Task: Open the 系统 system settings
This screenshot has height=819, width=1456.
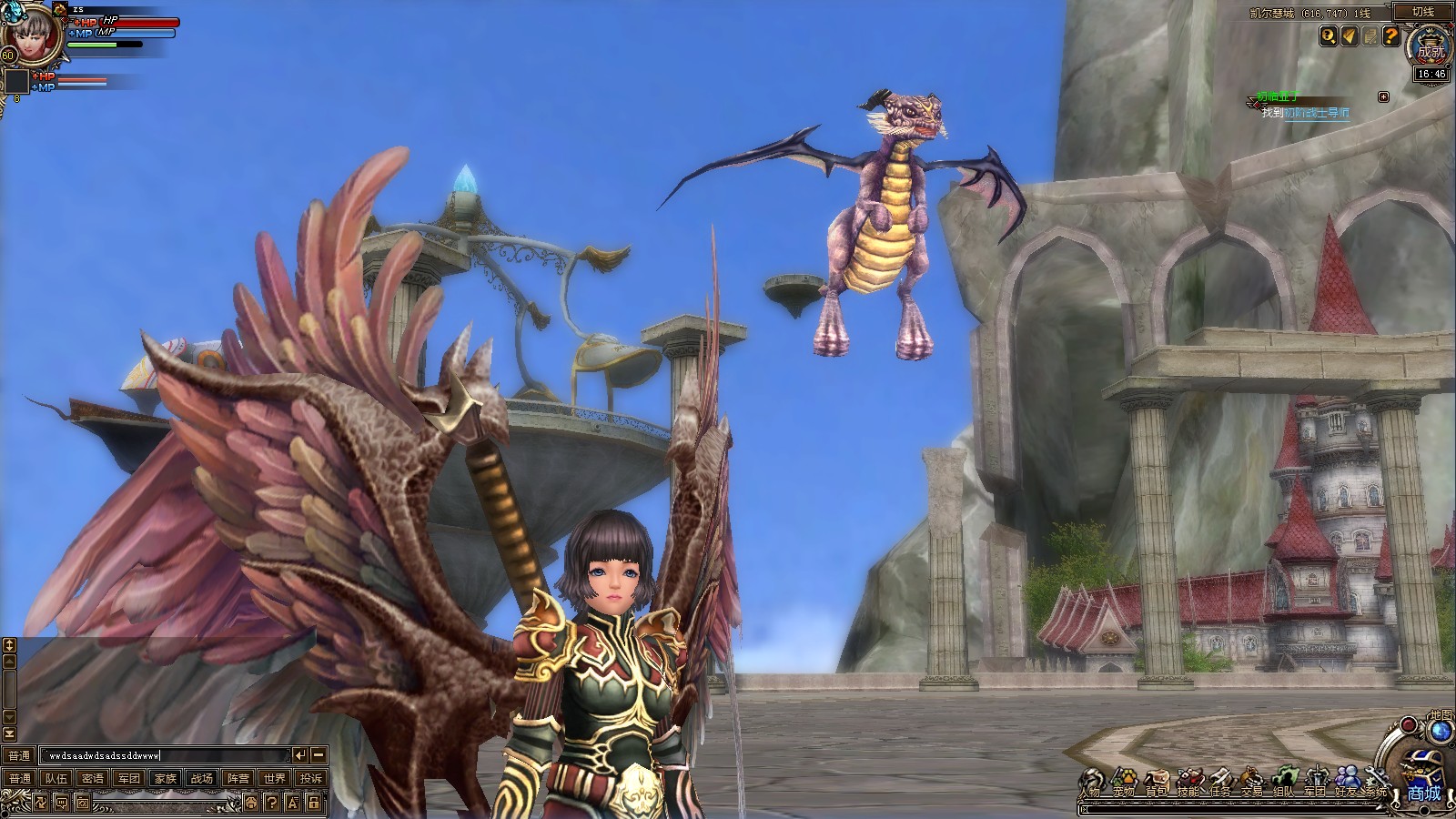Action: pos(1376,783)
